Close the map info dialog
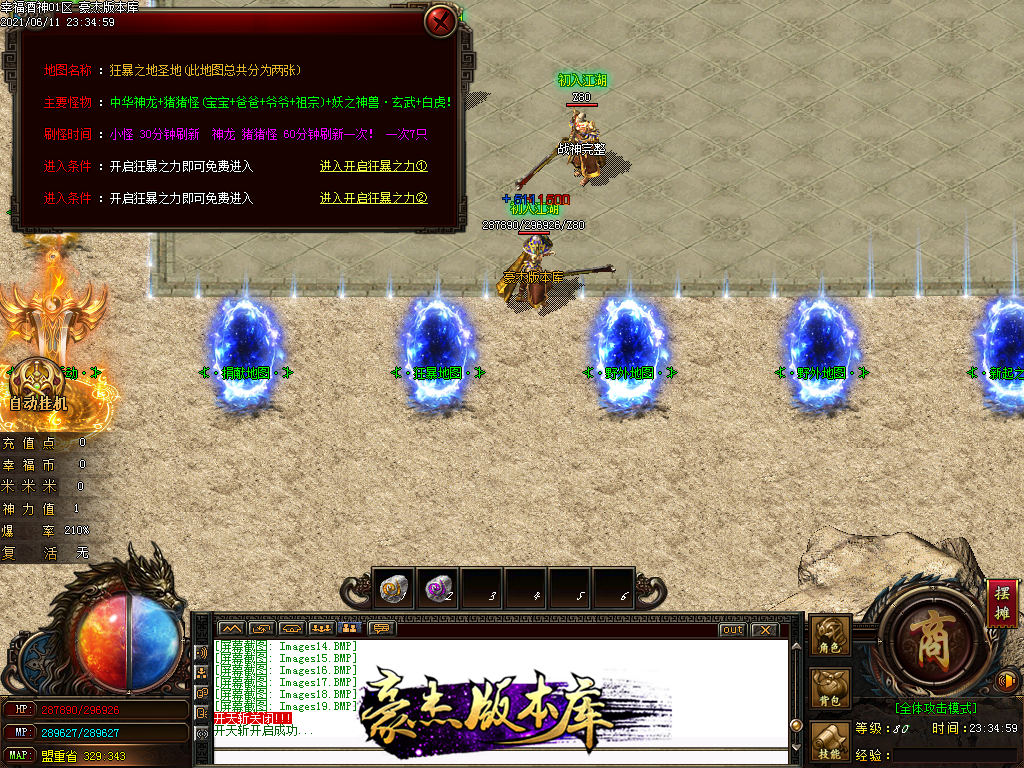The image size is (1024, 768). click(x=440, y=21)
